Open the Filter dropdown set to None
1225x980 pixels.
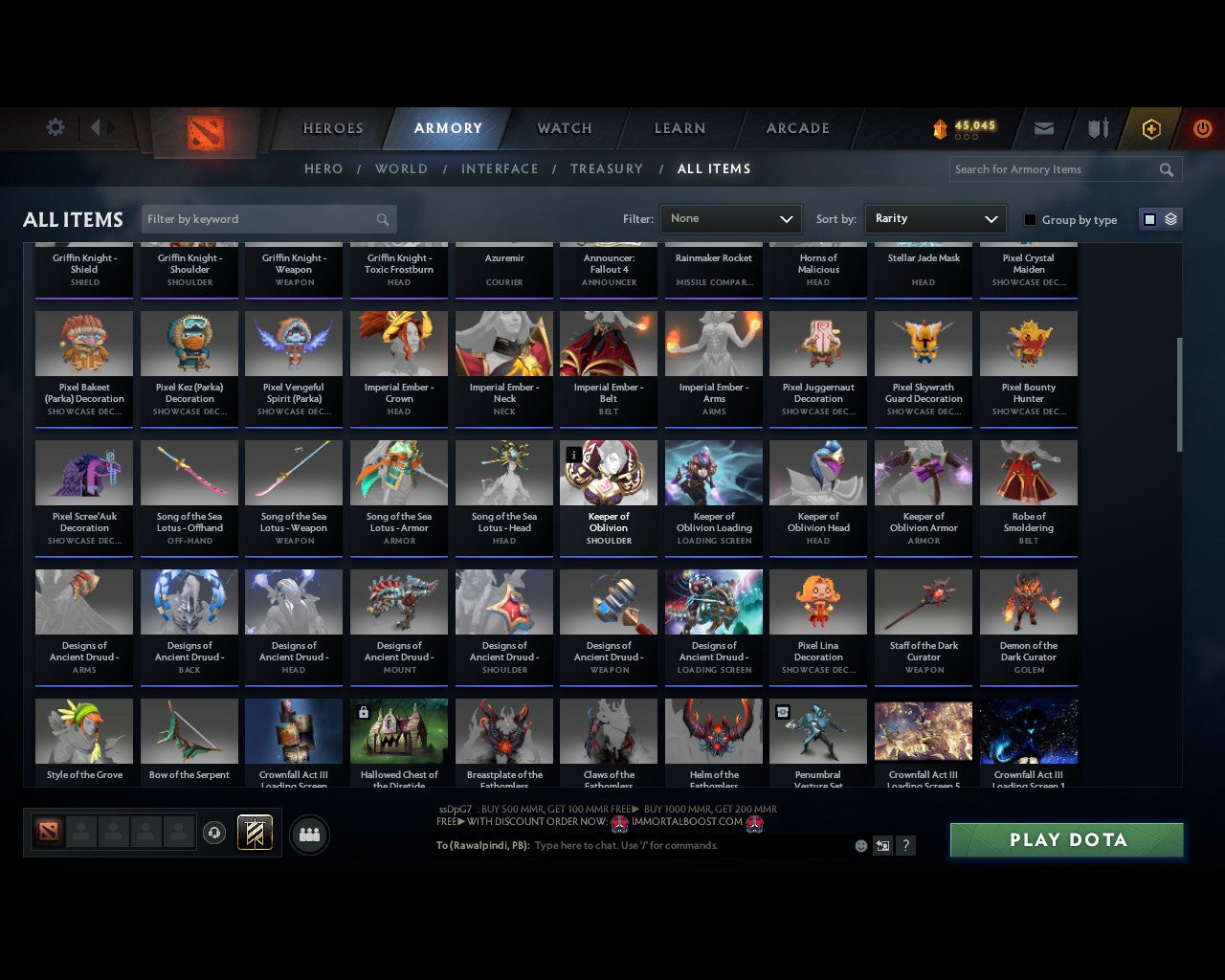pos(730,218)
